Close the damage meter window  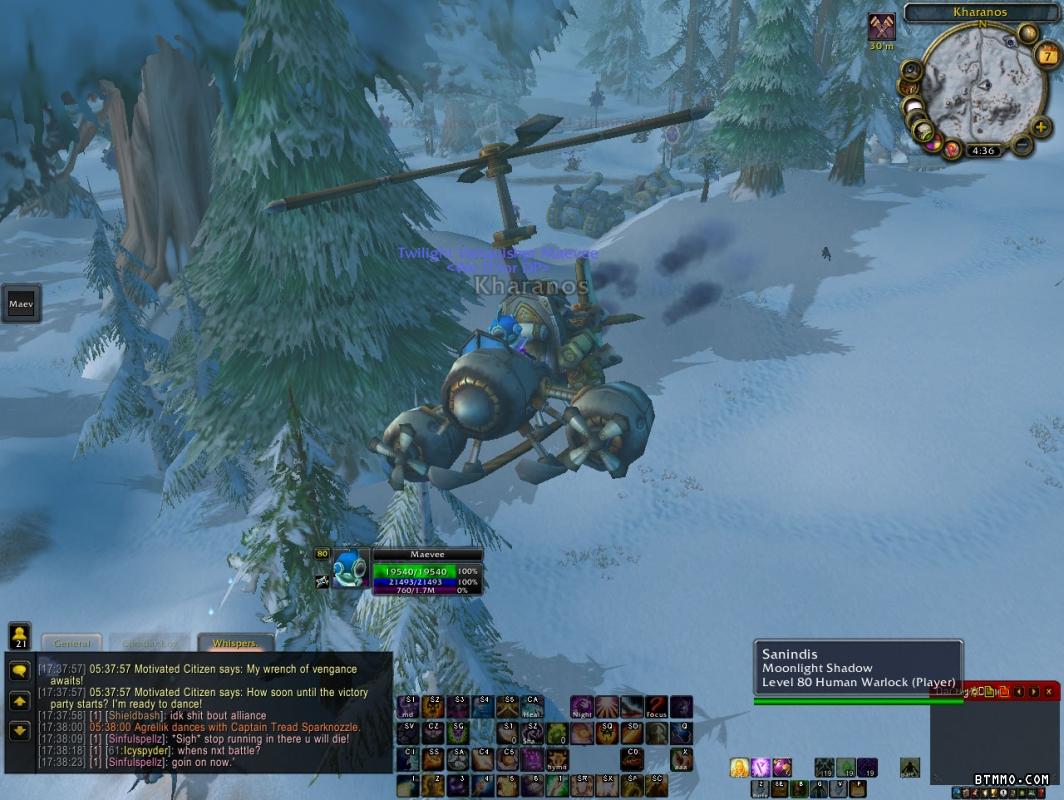[1048, 691]
